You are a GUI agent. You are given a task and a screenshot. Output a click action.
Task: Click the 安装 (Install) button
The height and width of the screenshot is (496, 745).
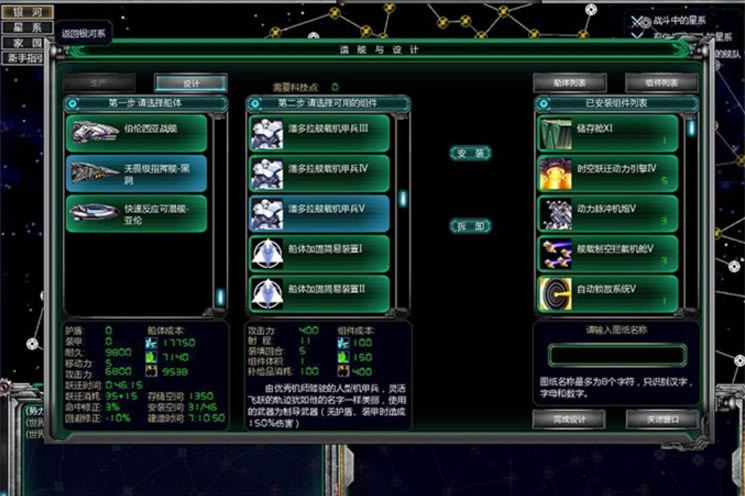470,153
